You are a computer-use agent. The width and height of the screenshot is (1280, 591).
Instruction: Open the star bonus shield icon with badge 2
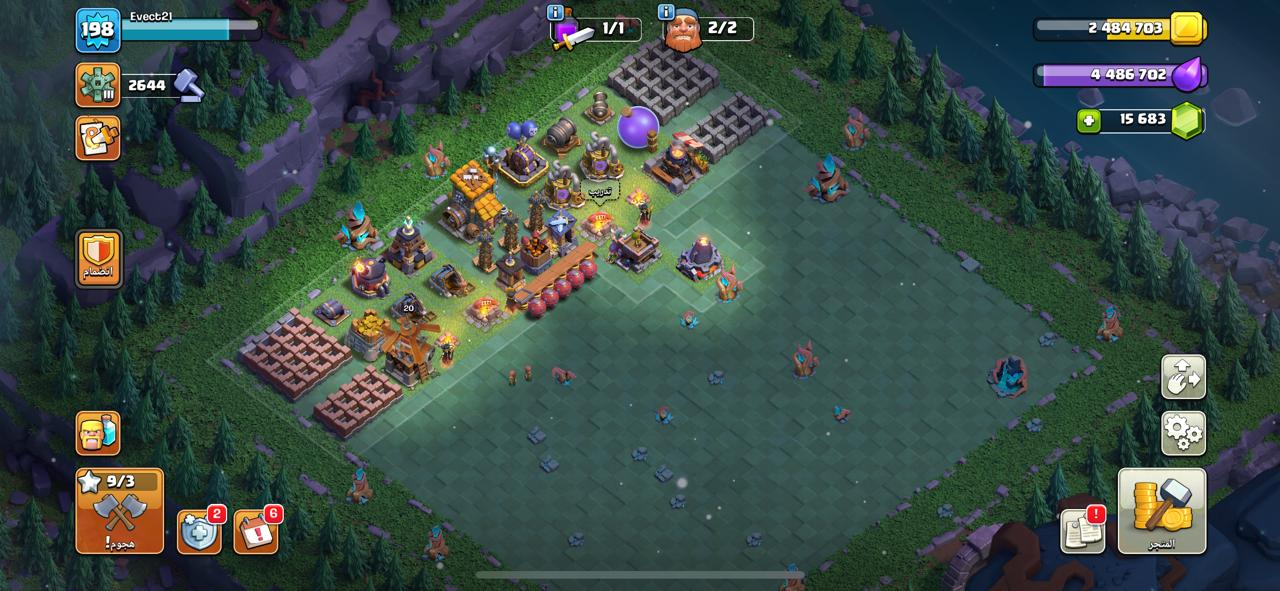pyautogui.click(x=199, y=532)
